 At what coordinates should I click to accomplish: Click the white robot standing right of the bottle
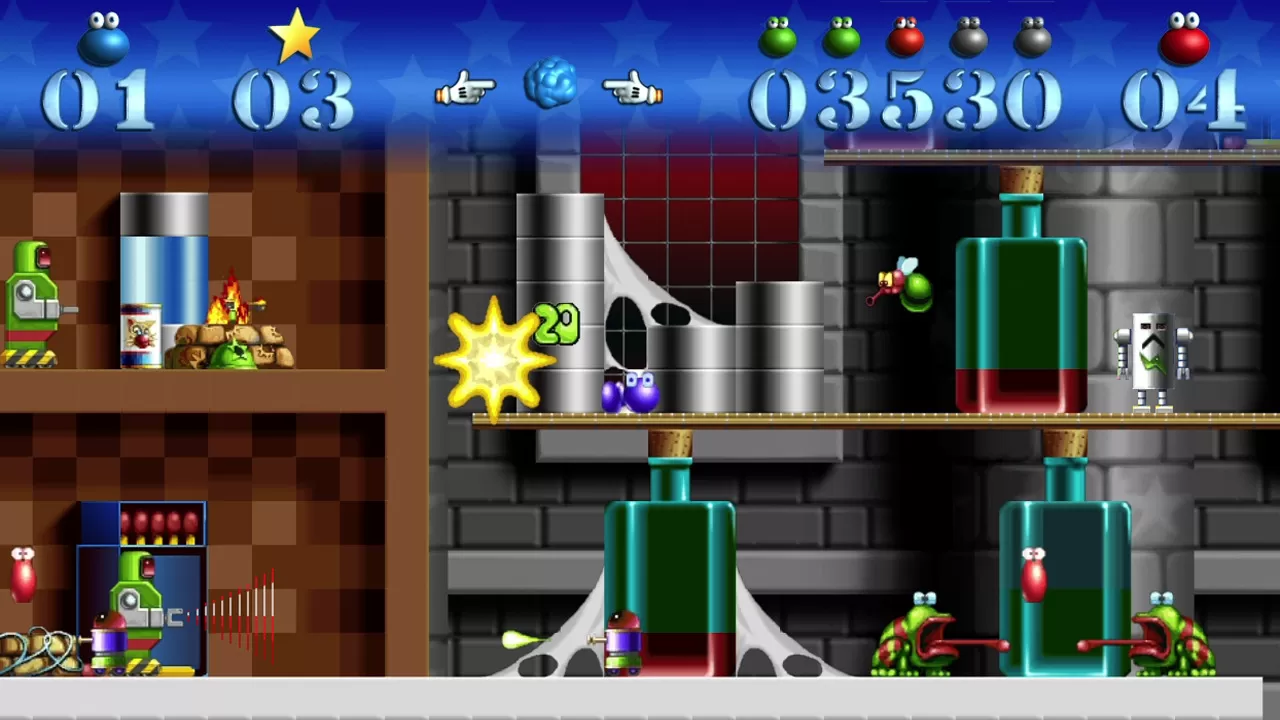(1152, 360)
